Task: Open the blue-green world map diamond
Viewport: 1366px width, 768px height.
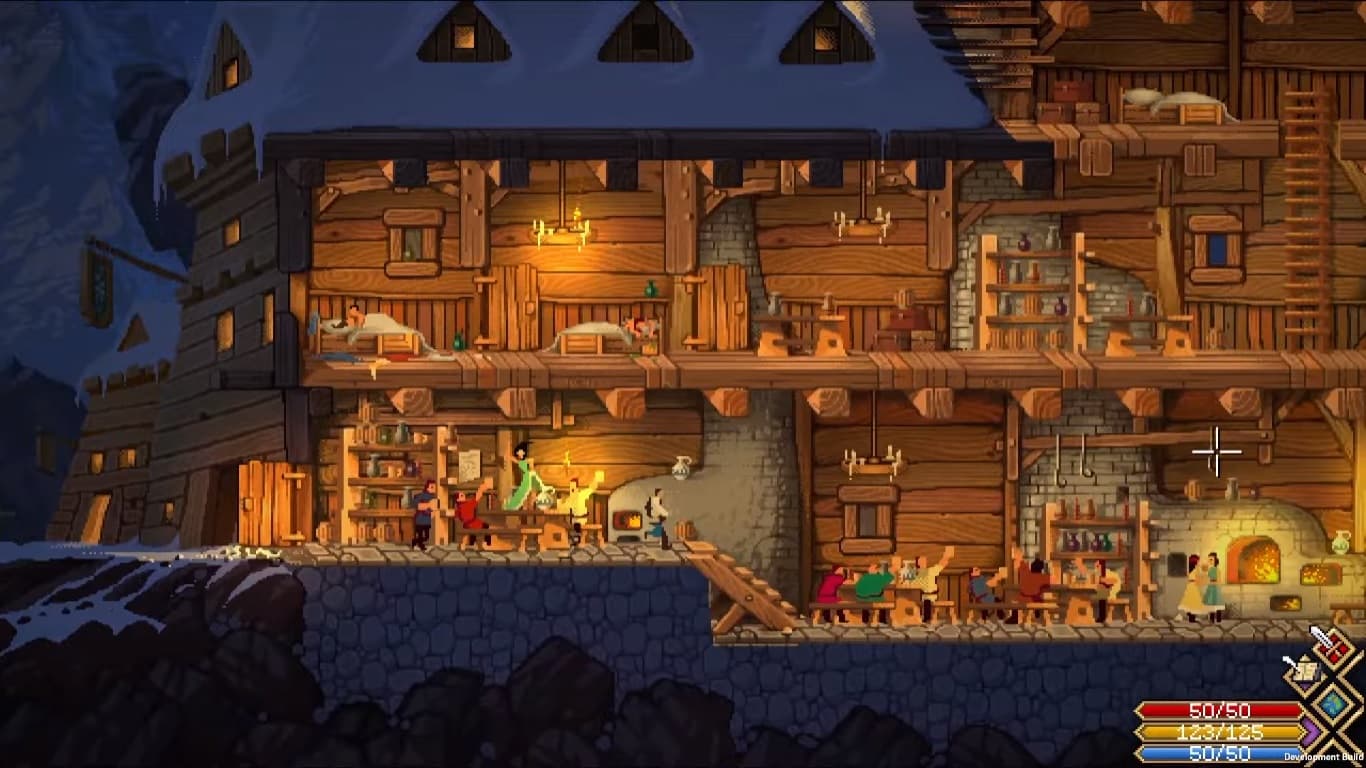Action: (x=1333, y=704)
